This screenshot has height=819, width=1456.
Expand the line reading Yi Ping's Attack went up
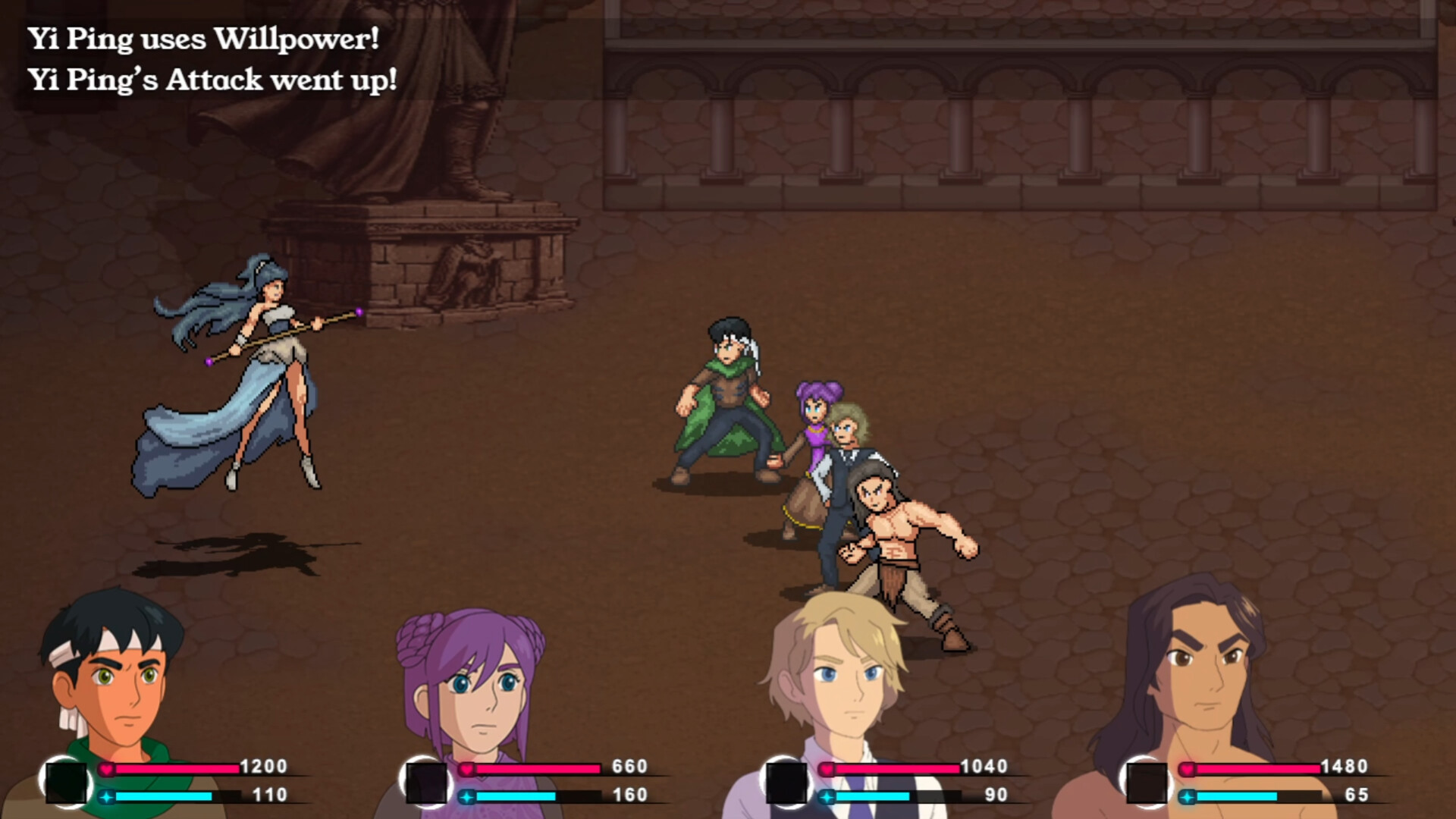[214, 77]
